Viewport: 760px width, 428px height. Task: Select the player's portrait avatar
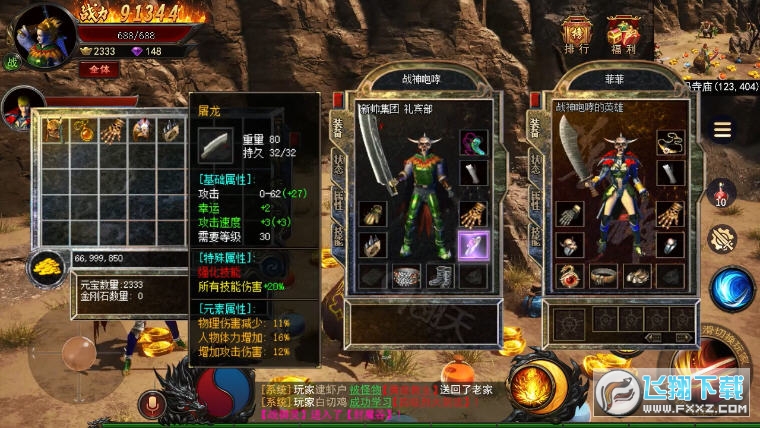click(43, 33)
